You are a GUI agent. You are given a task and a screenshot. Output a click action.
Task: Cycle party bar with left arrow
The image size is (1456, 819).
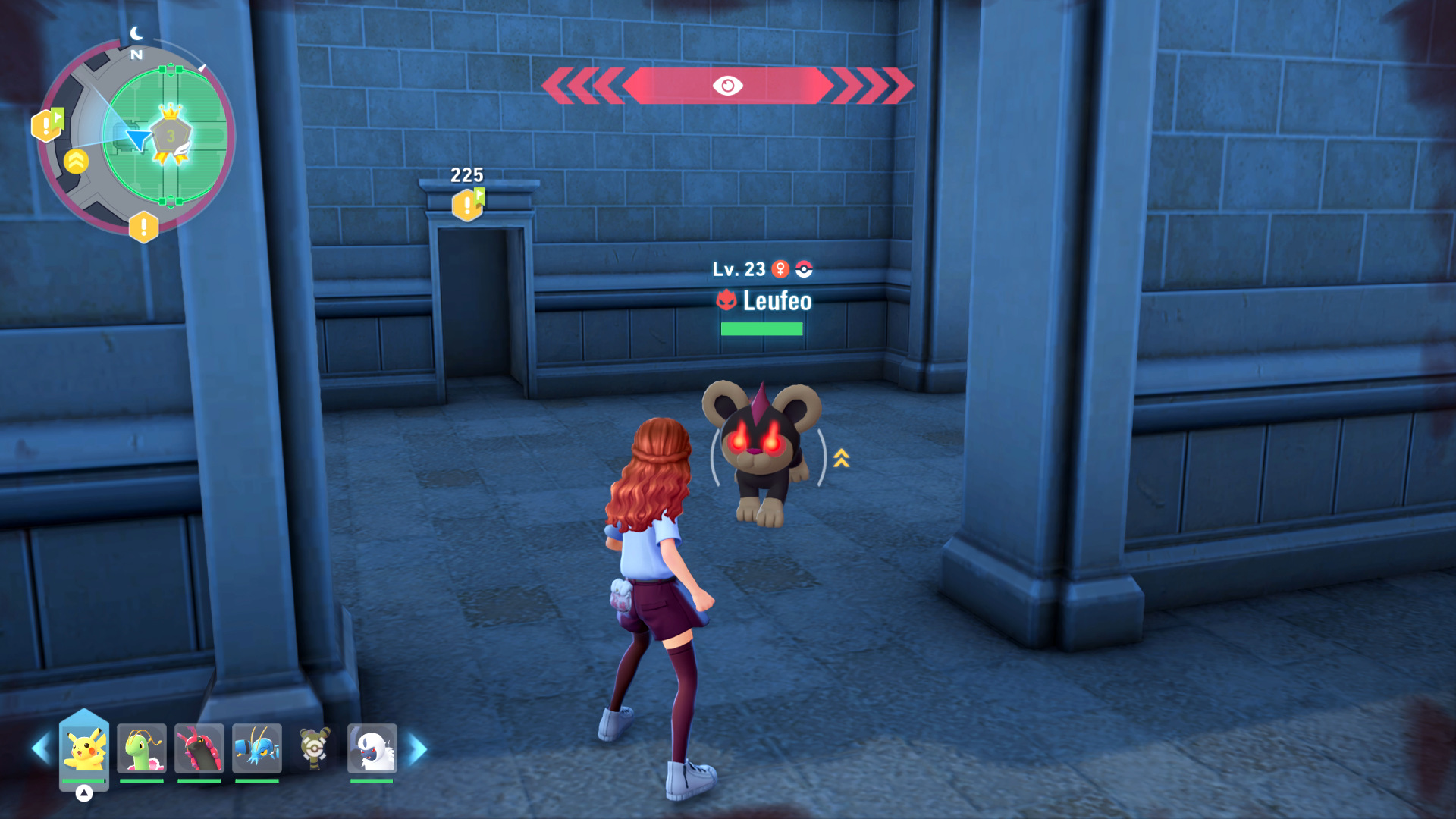[x=40, y=748]
